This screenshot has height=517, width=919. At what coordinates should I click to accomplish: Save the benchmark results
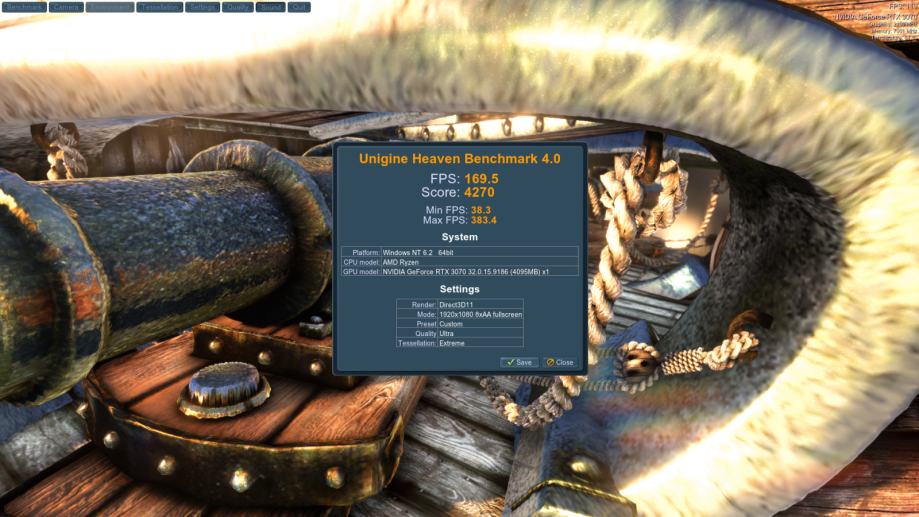point(518,362)
